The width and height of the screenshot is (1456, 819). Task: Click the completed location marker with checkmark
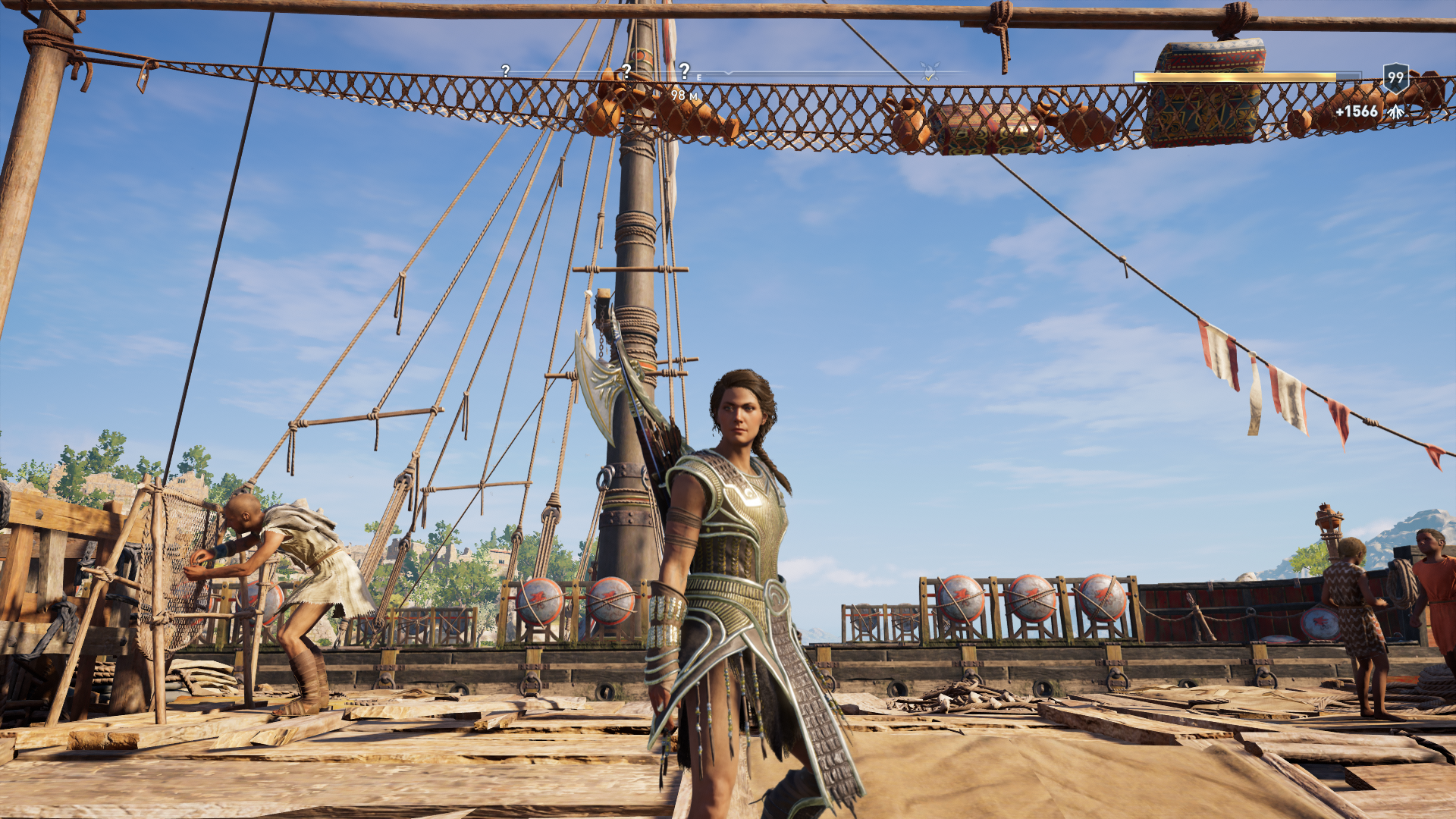pos(930,73)
